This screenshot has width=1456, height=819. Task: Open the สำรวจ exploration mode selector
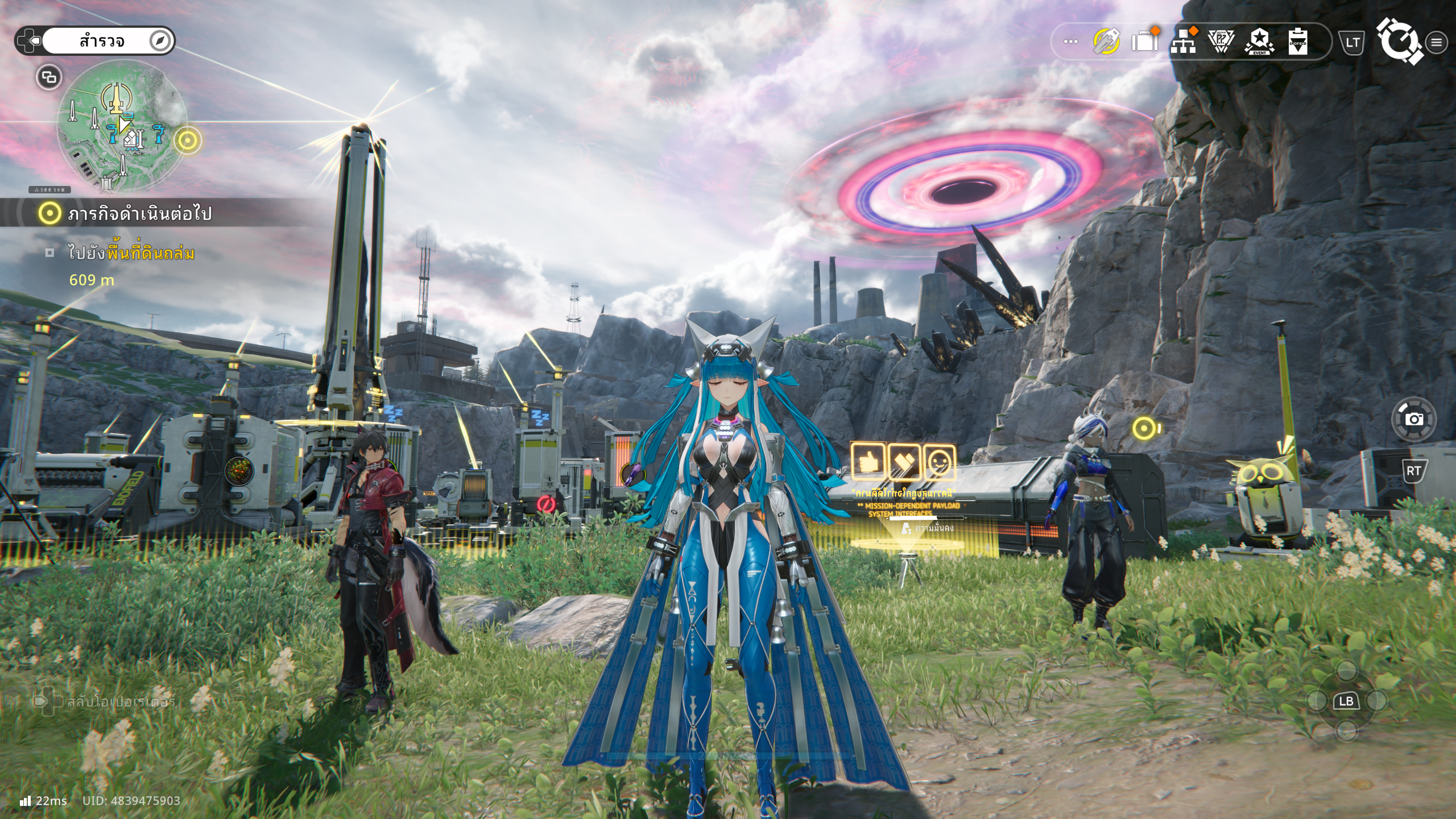(102, 41)
